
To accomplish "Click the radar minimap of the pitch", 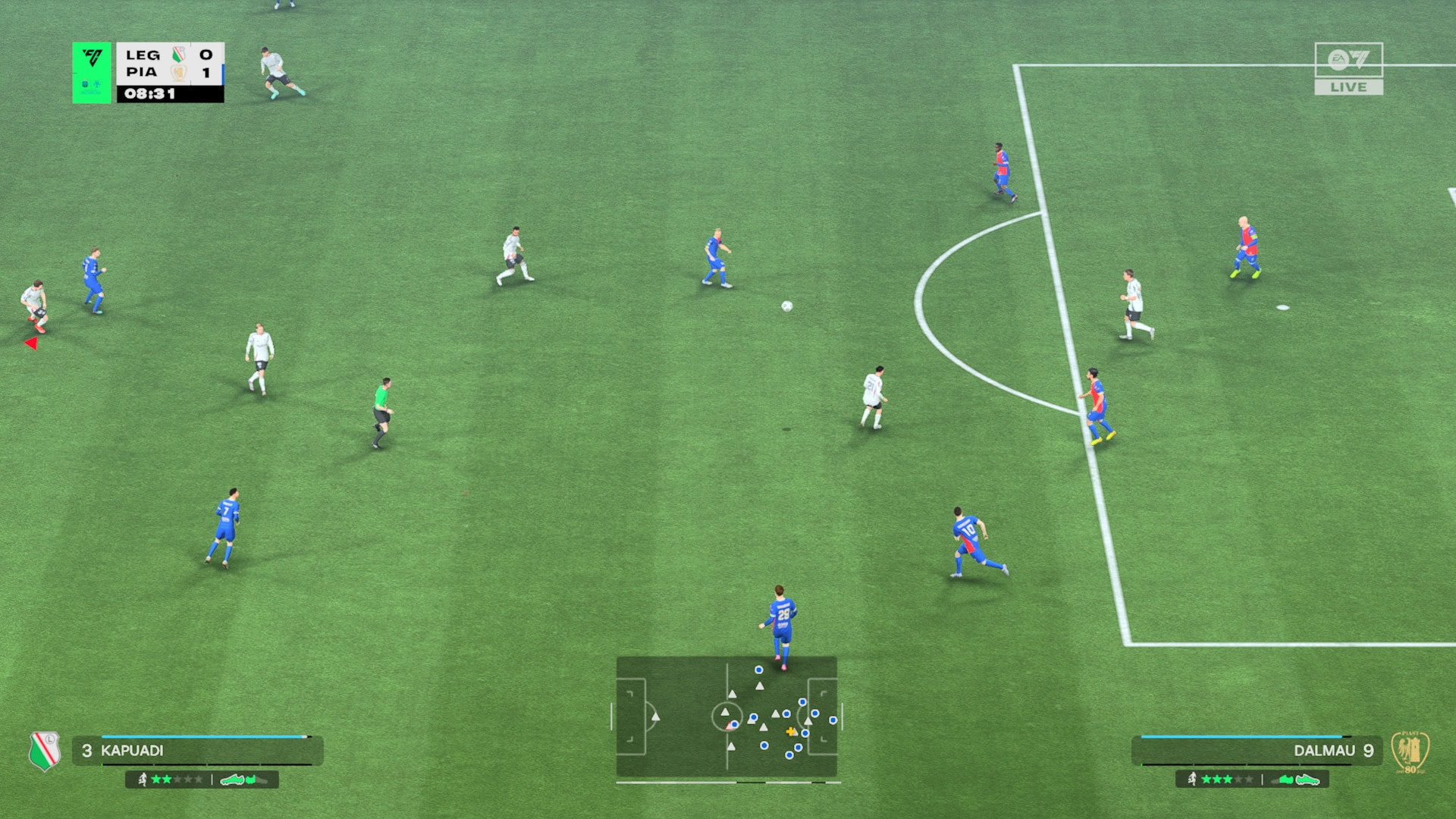I will (x=726, y=717).
